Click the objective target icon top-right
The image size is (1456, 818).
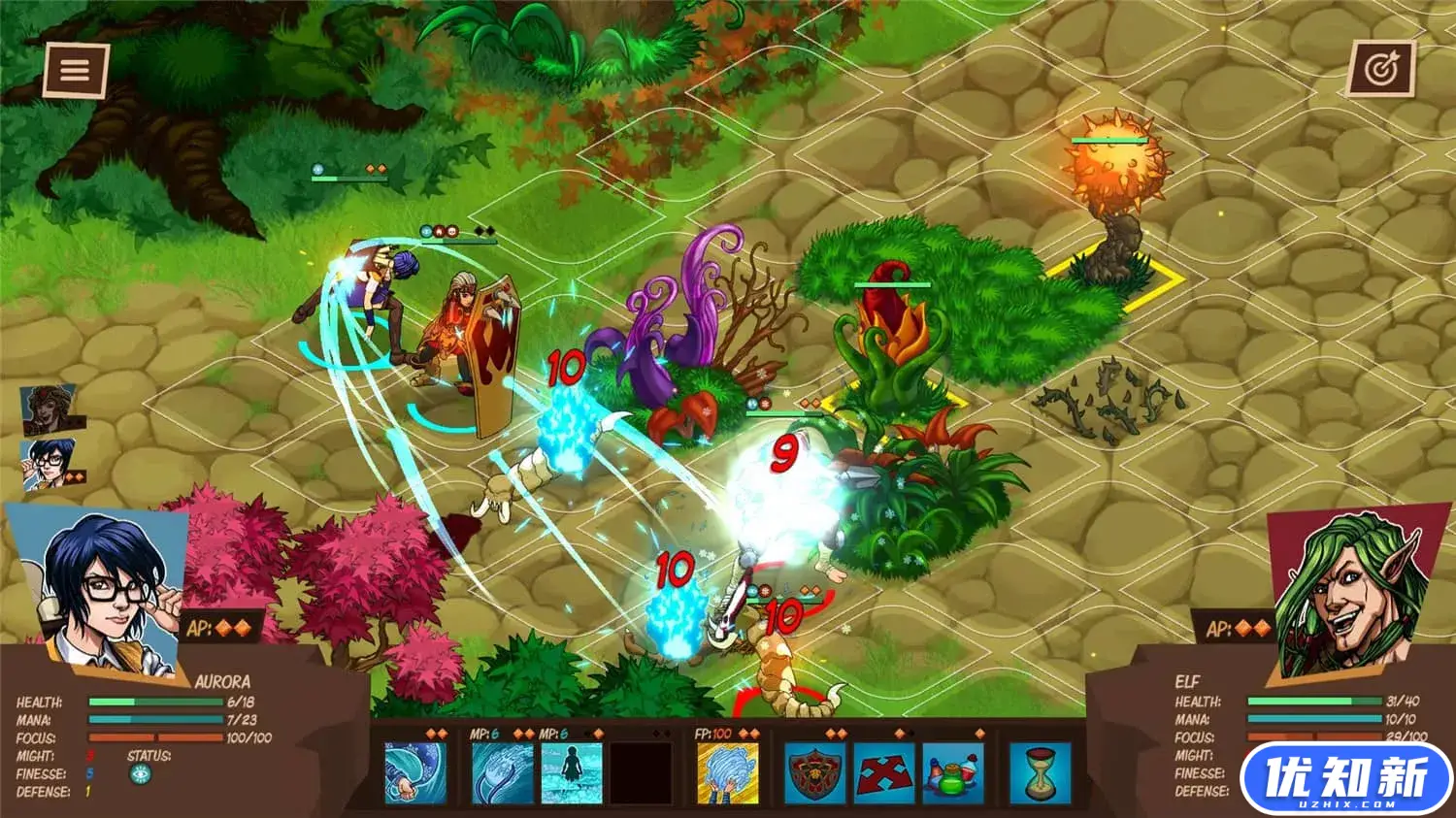tap(1382, 69)
